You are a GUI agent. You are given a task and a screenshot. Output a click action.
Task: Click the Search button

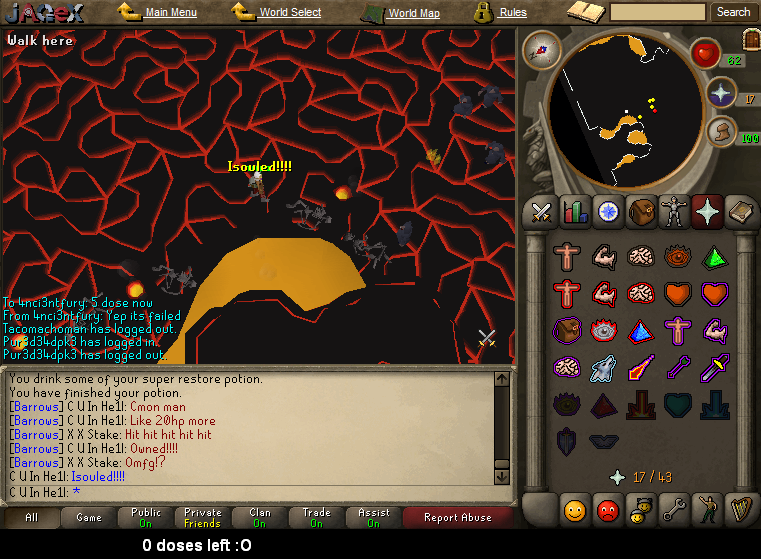pyautogui.click(x=733, y=12)
